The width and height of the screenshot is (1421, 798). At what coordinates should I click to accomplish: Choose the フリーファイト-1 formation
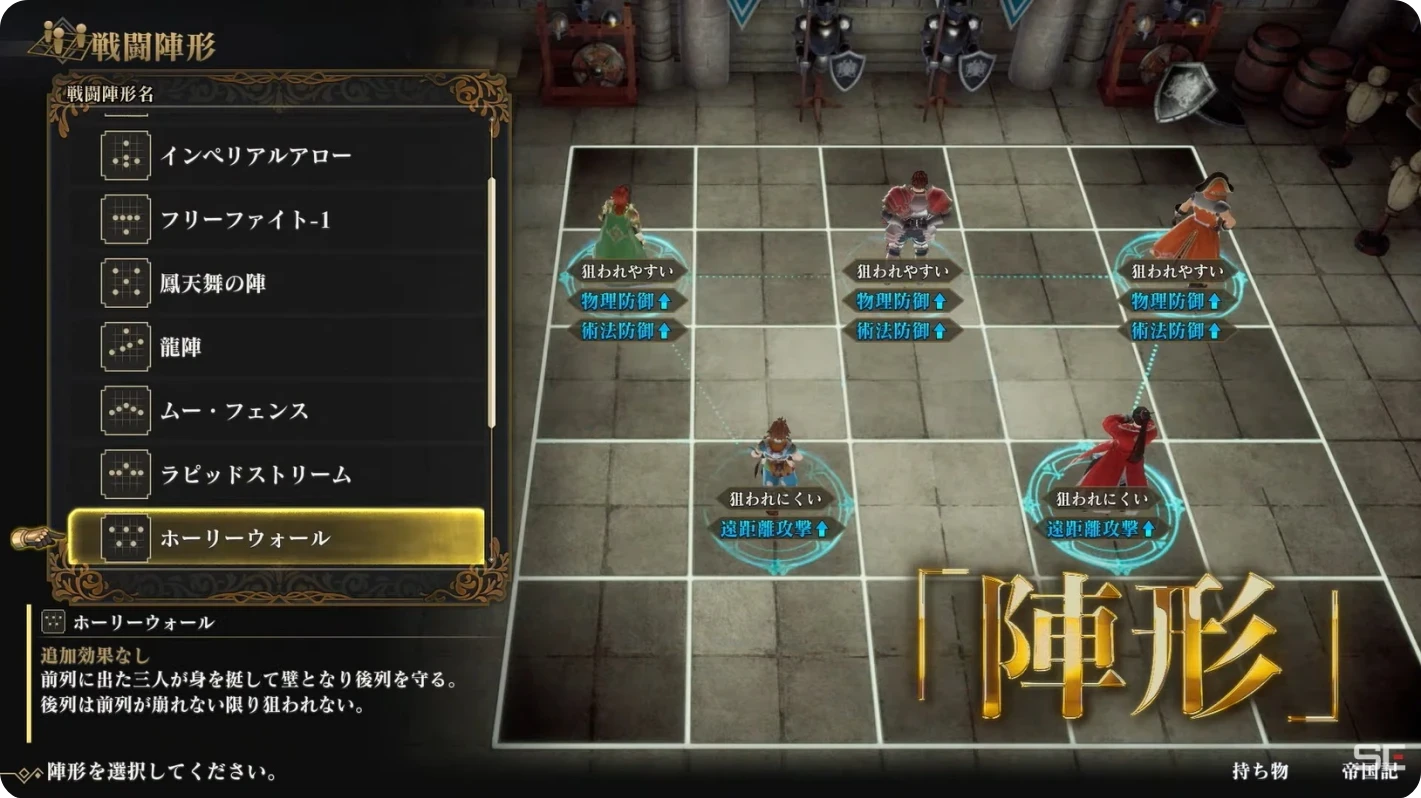pyautogui.click(x=246, y=220)
